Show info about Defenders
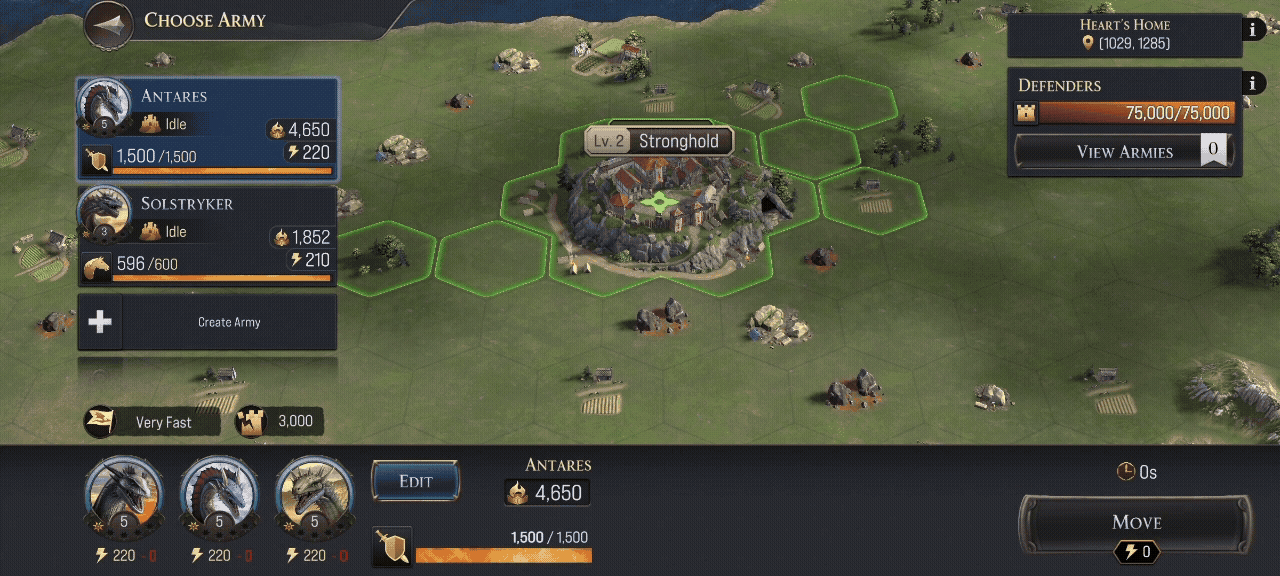Screen dimensions: 1280x576 (x=1254, y=84)
